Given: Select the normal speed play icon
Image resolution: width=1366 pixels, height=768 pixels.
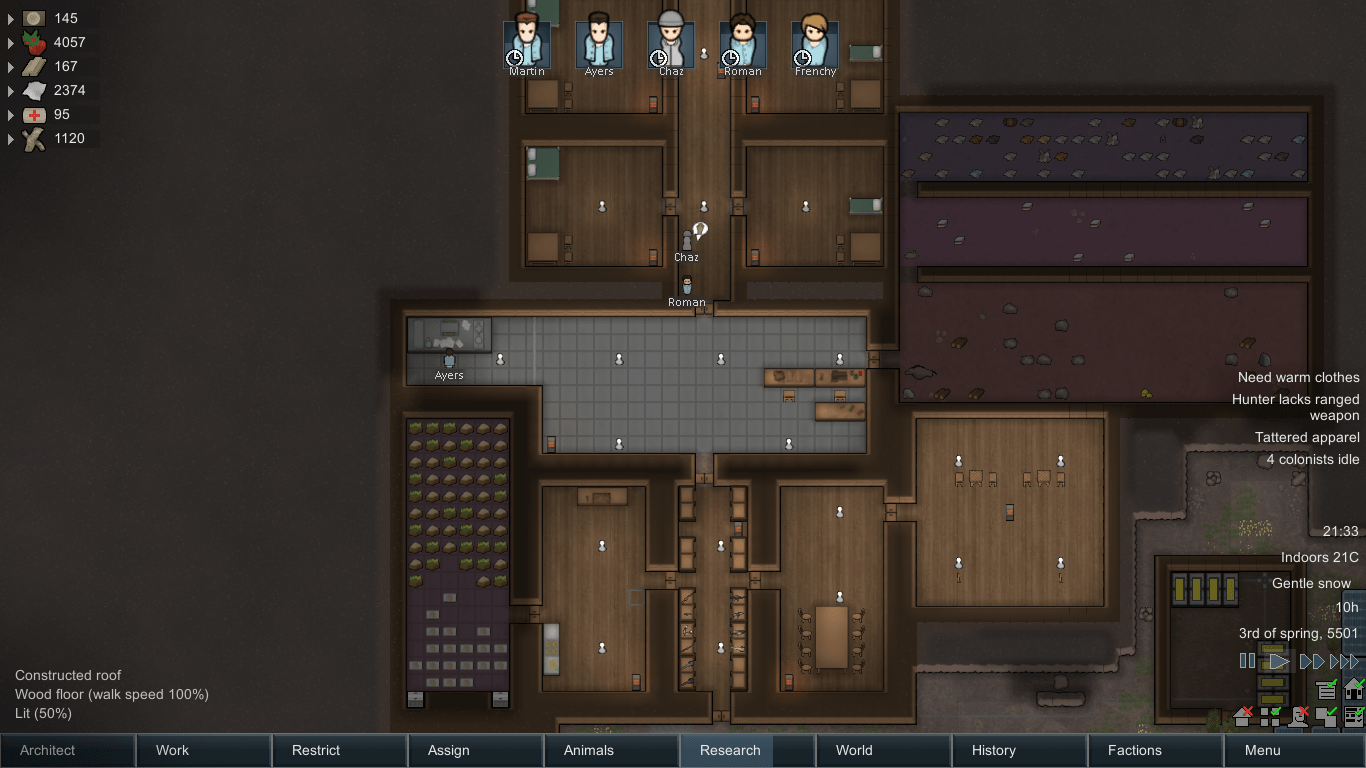Looking at the screenshot, I should coord(1278,661).
